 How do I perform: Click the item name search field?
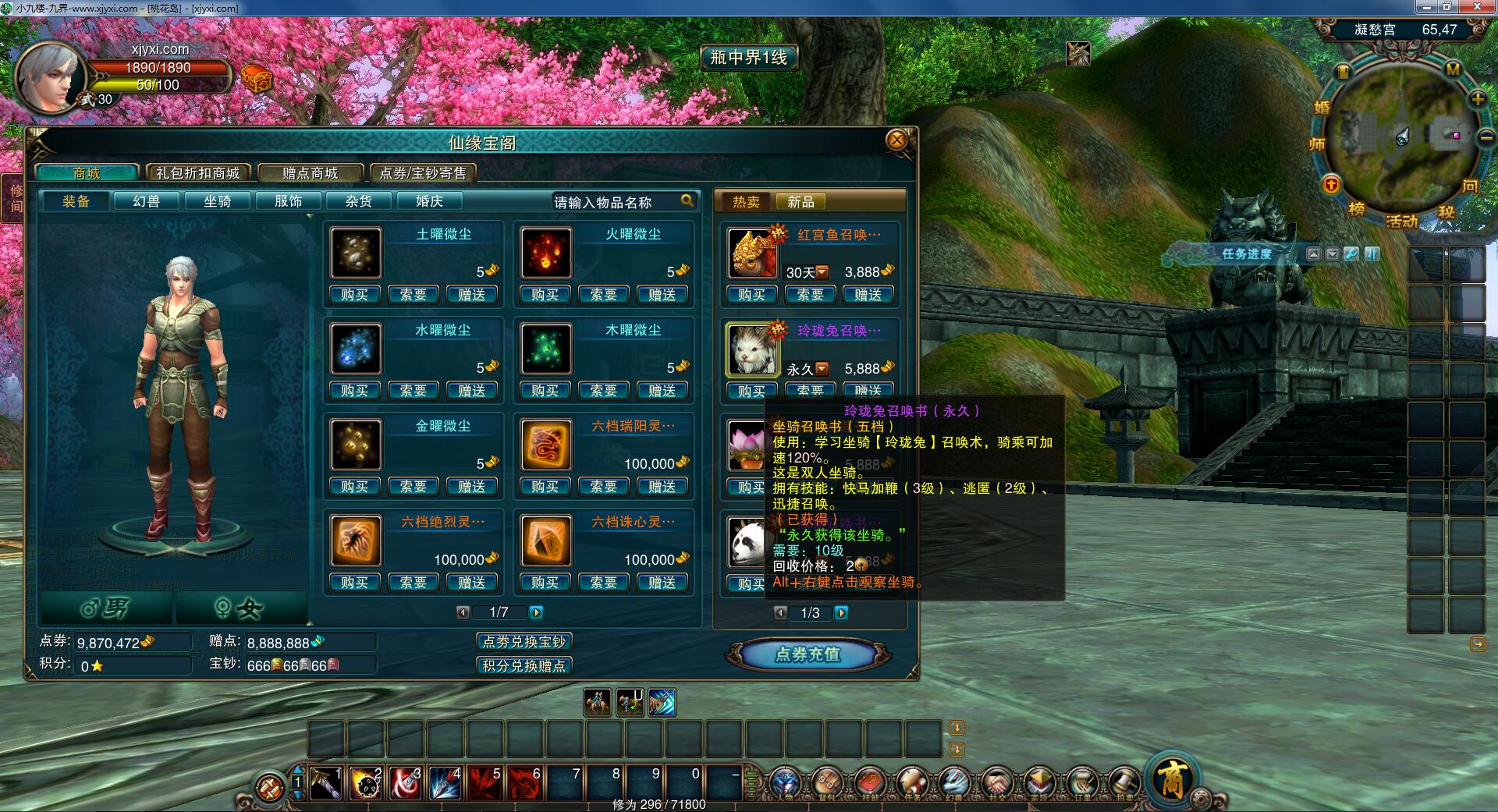615,202
